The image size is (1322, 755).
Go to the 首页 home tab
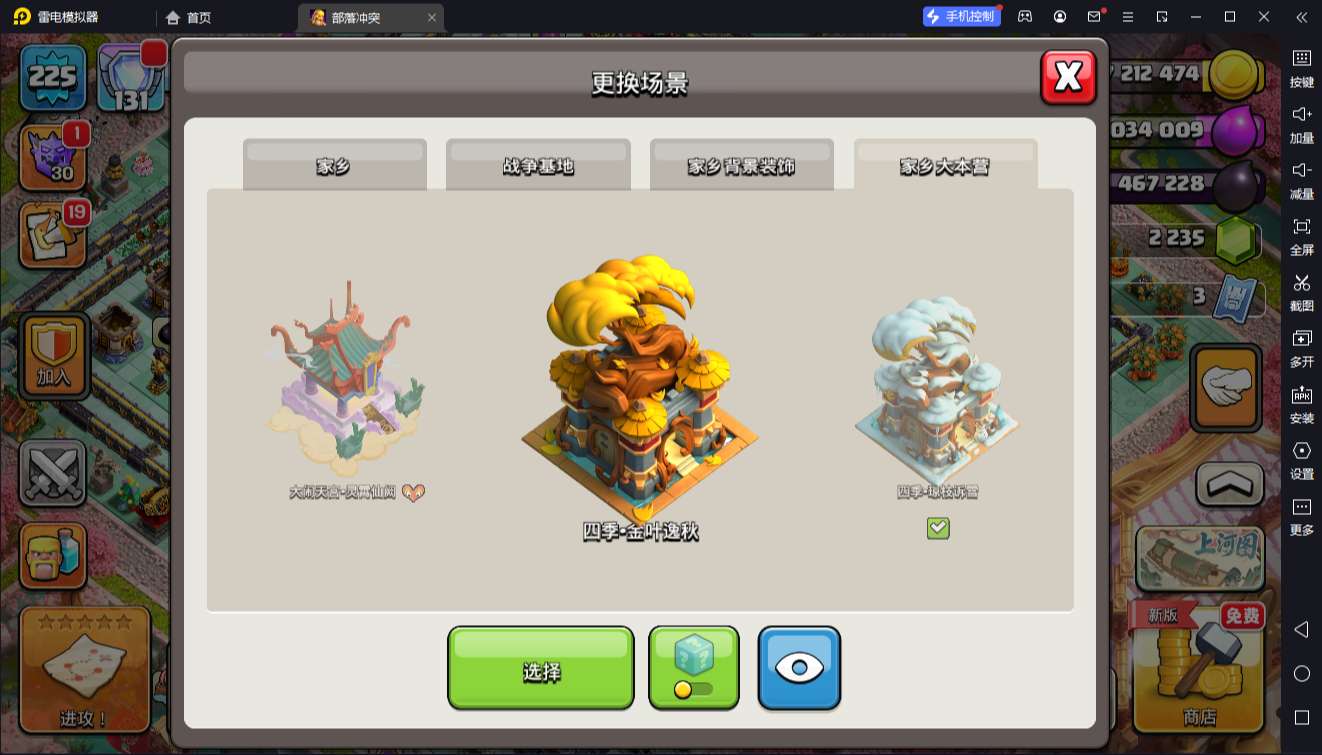coord(189,17)
